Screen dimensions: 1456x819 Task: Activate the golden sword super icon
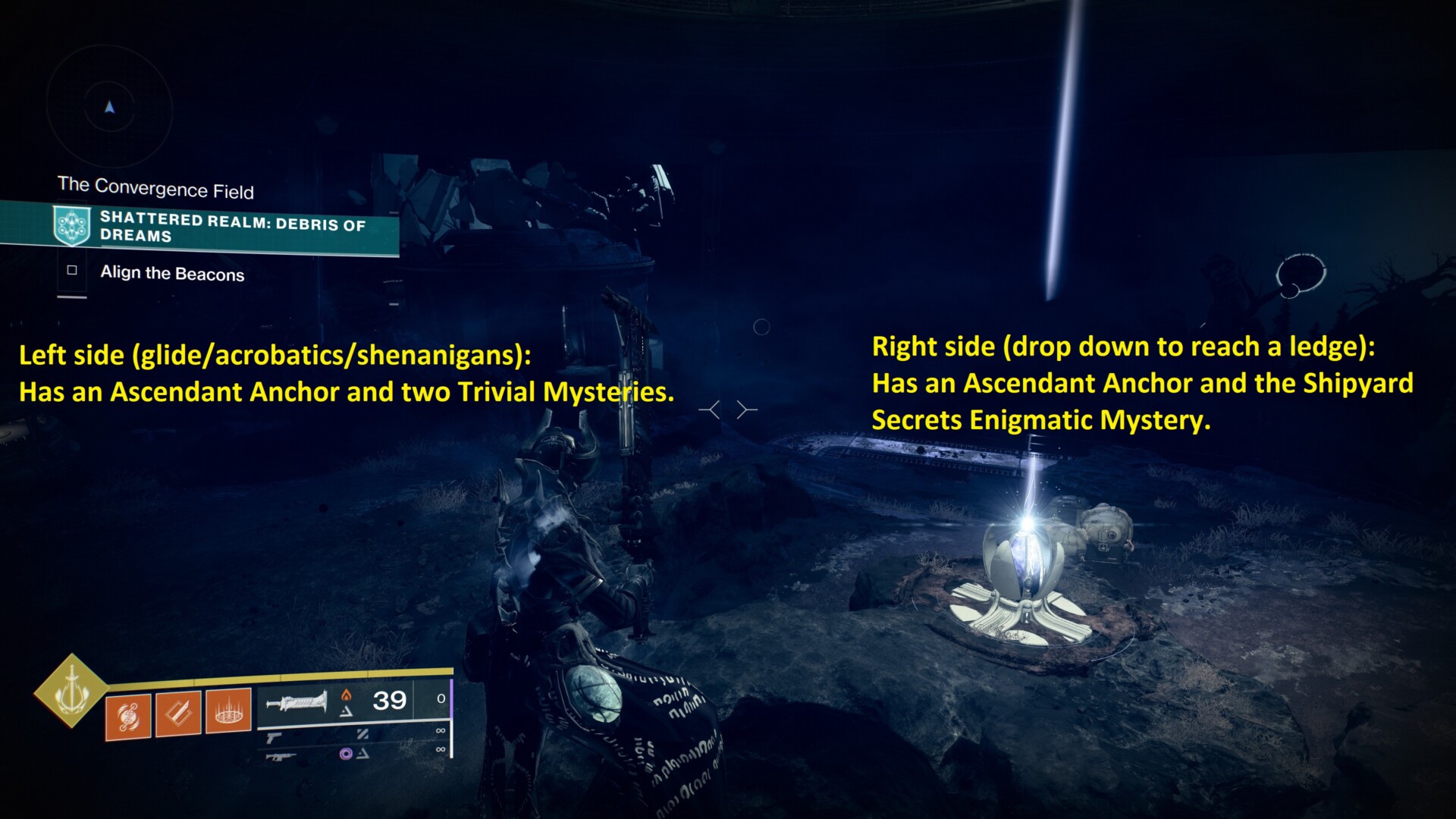[71, 690]
